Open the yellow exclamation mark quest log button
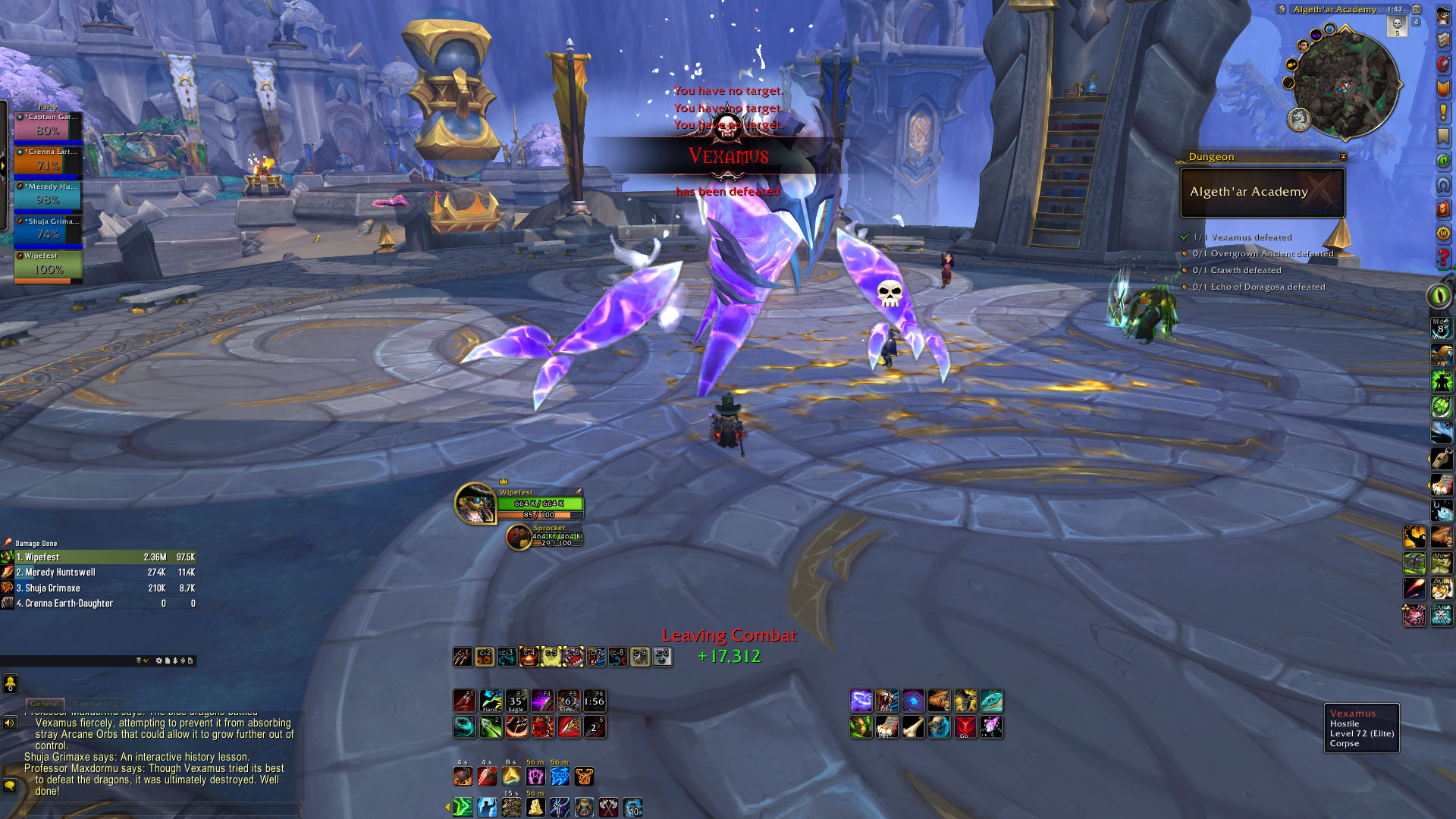Viewport: 1456px width, 819px height. coord(1442,112)
